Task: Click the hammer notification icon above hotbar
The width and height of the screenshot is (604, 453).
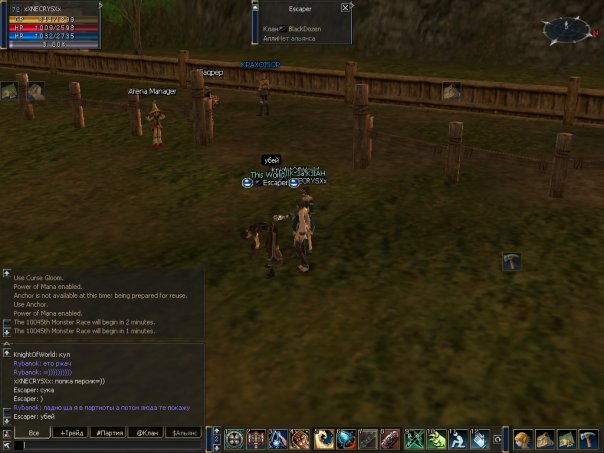Action: coord(511,261)
